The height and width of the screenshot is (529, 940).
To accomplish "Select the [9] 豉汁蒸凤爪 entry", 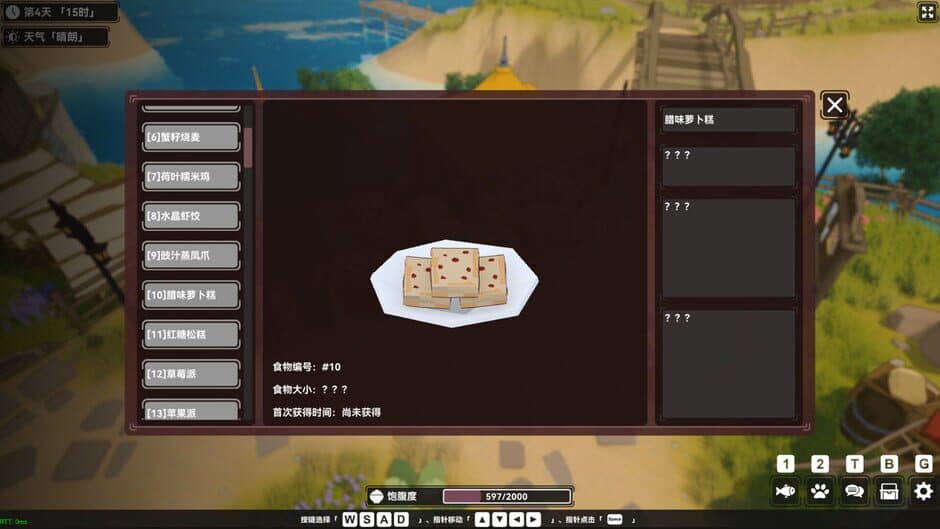I will click(191, 256).
